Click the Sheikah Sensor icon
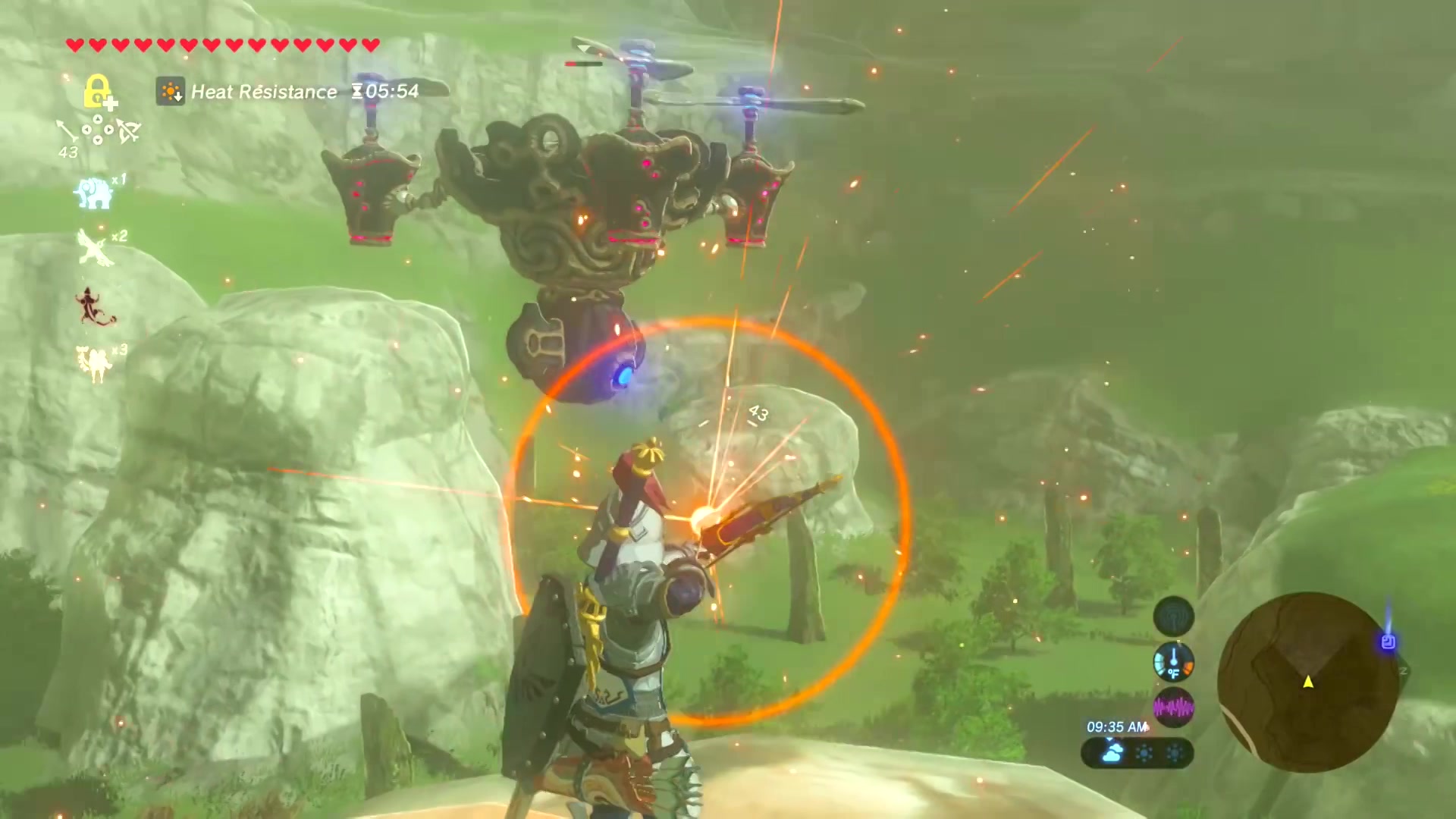1456x819 pixels. click(x=1173, y=617)
